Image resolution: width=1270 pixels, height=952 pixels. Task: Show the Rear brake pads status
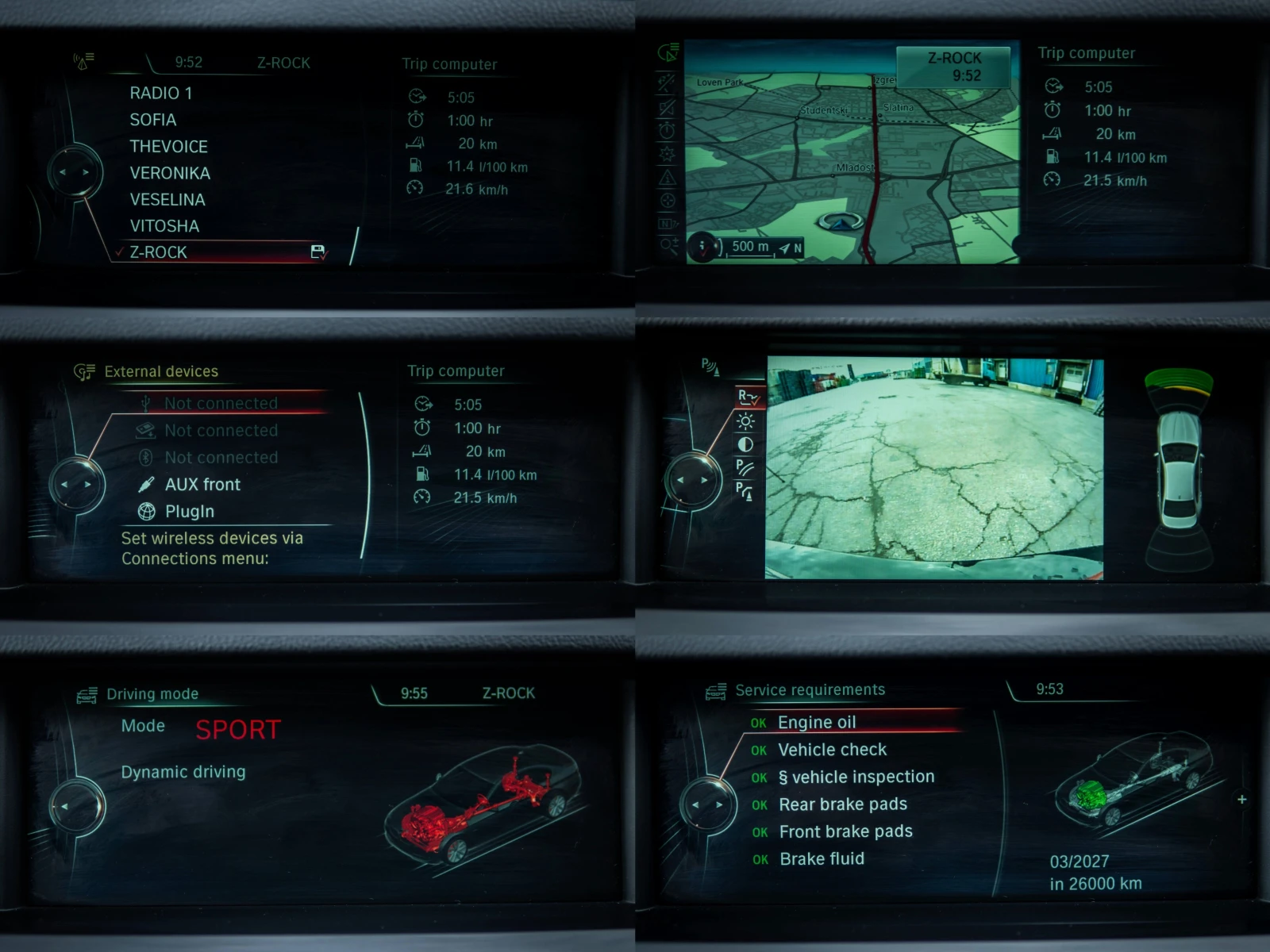tap(842, 804)
